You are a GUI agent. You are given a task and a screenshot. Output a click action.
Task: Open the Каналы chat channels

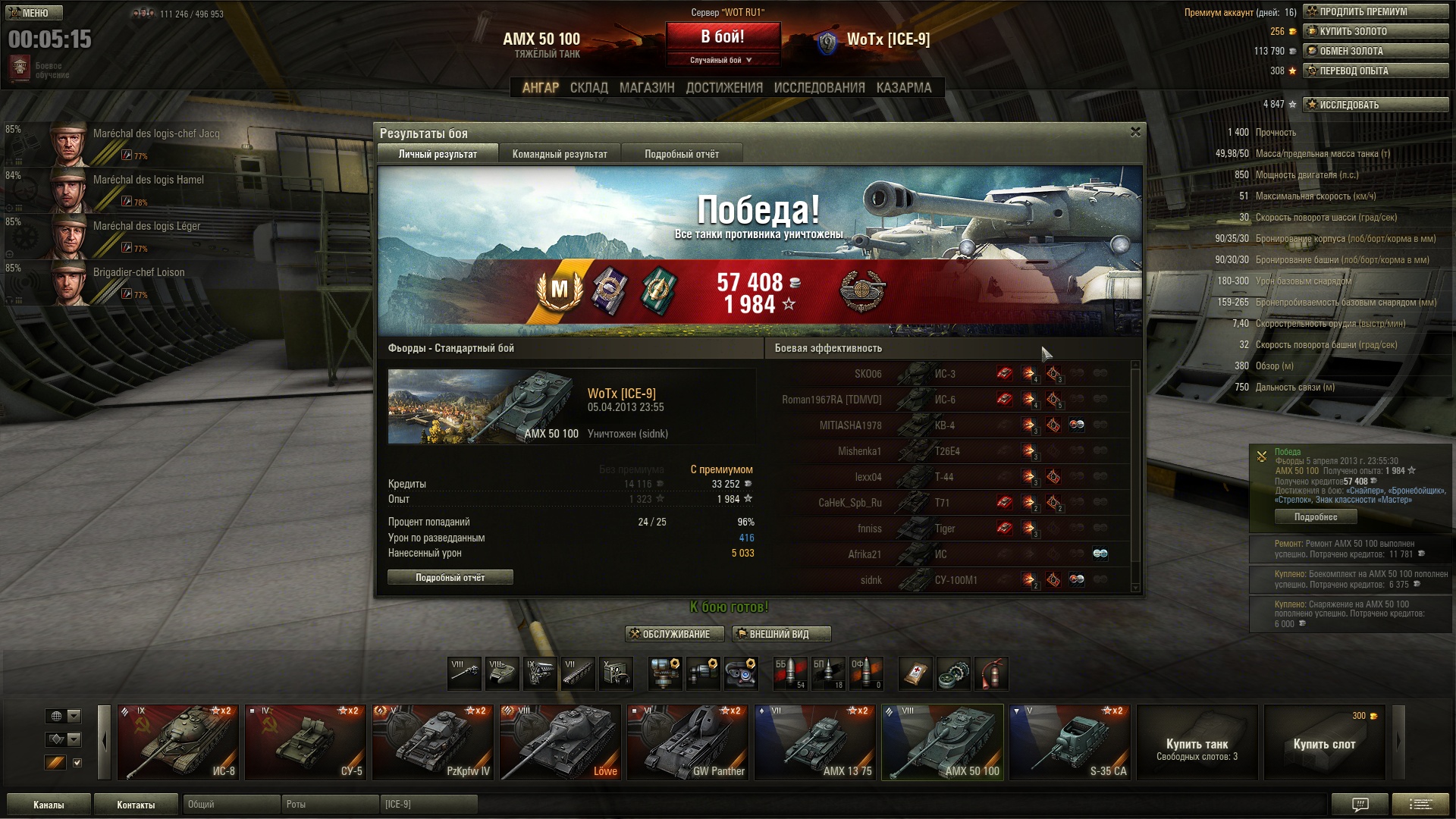[49, 805]
